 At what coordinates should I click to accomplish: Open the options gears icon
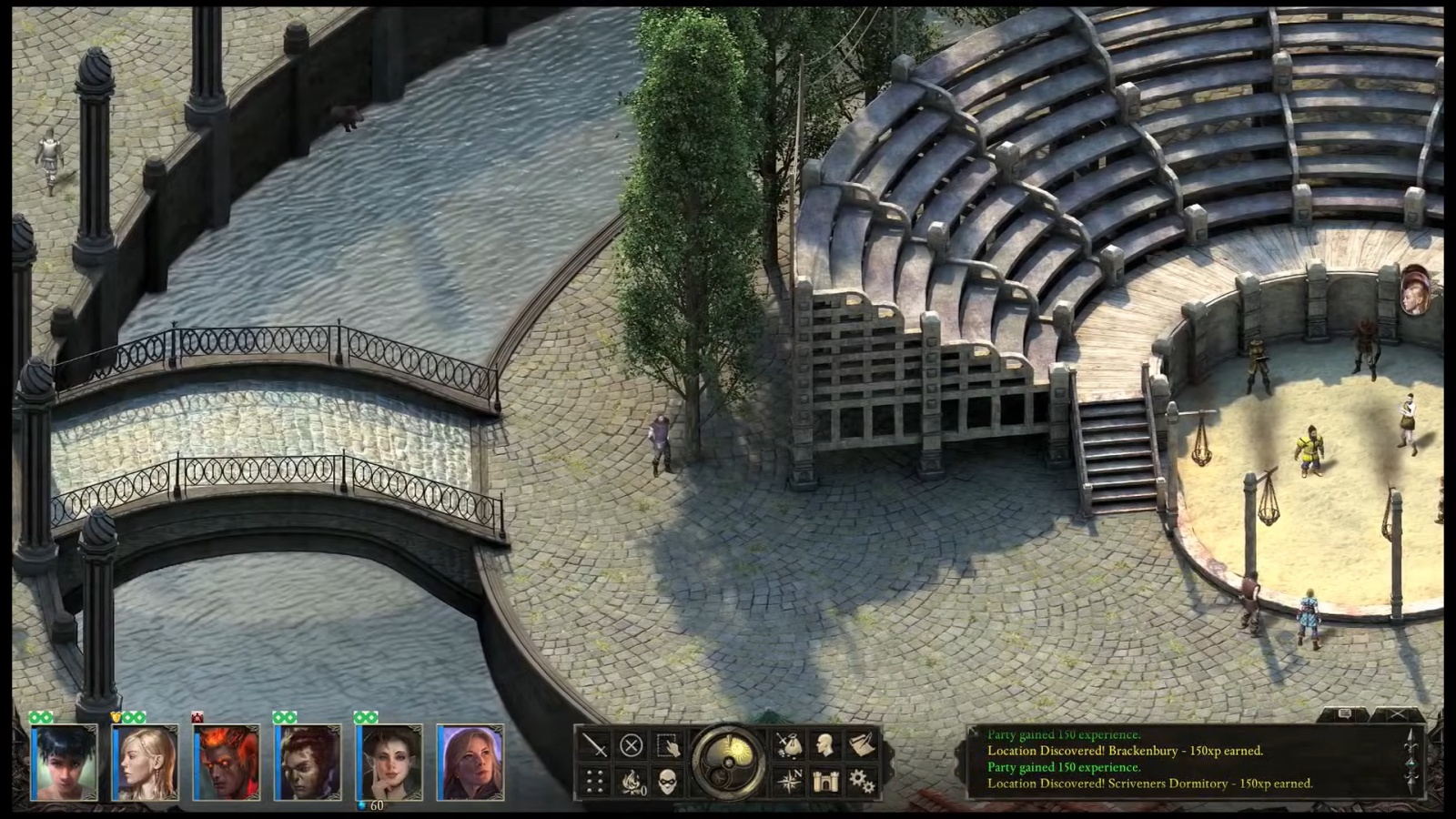click(862, 781)
